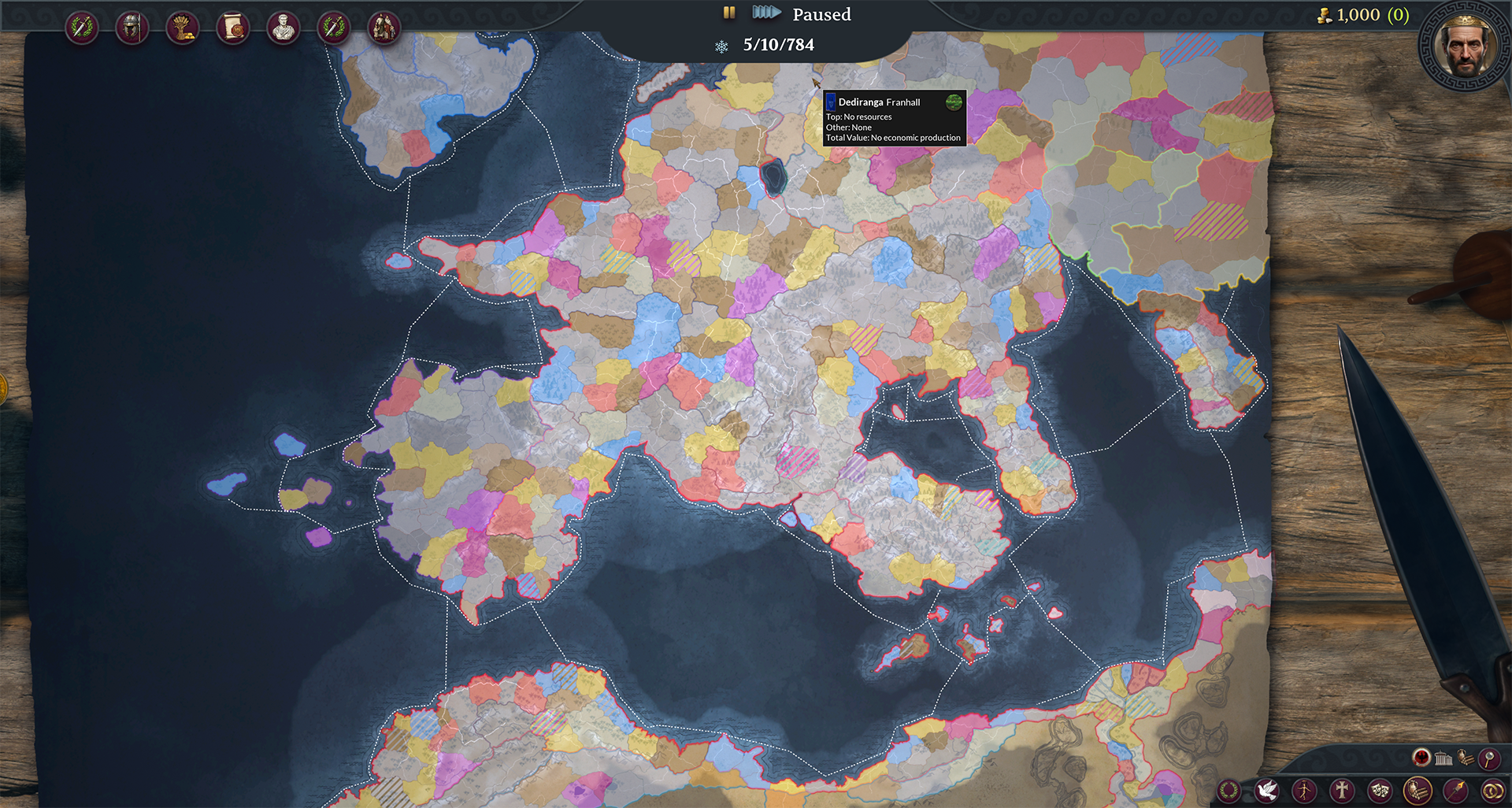Switch to the laurel wreath map mode
The image size is (1512, 808).
click(x=1229, y=790)
